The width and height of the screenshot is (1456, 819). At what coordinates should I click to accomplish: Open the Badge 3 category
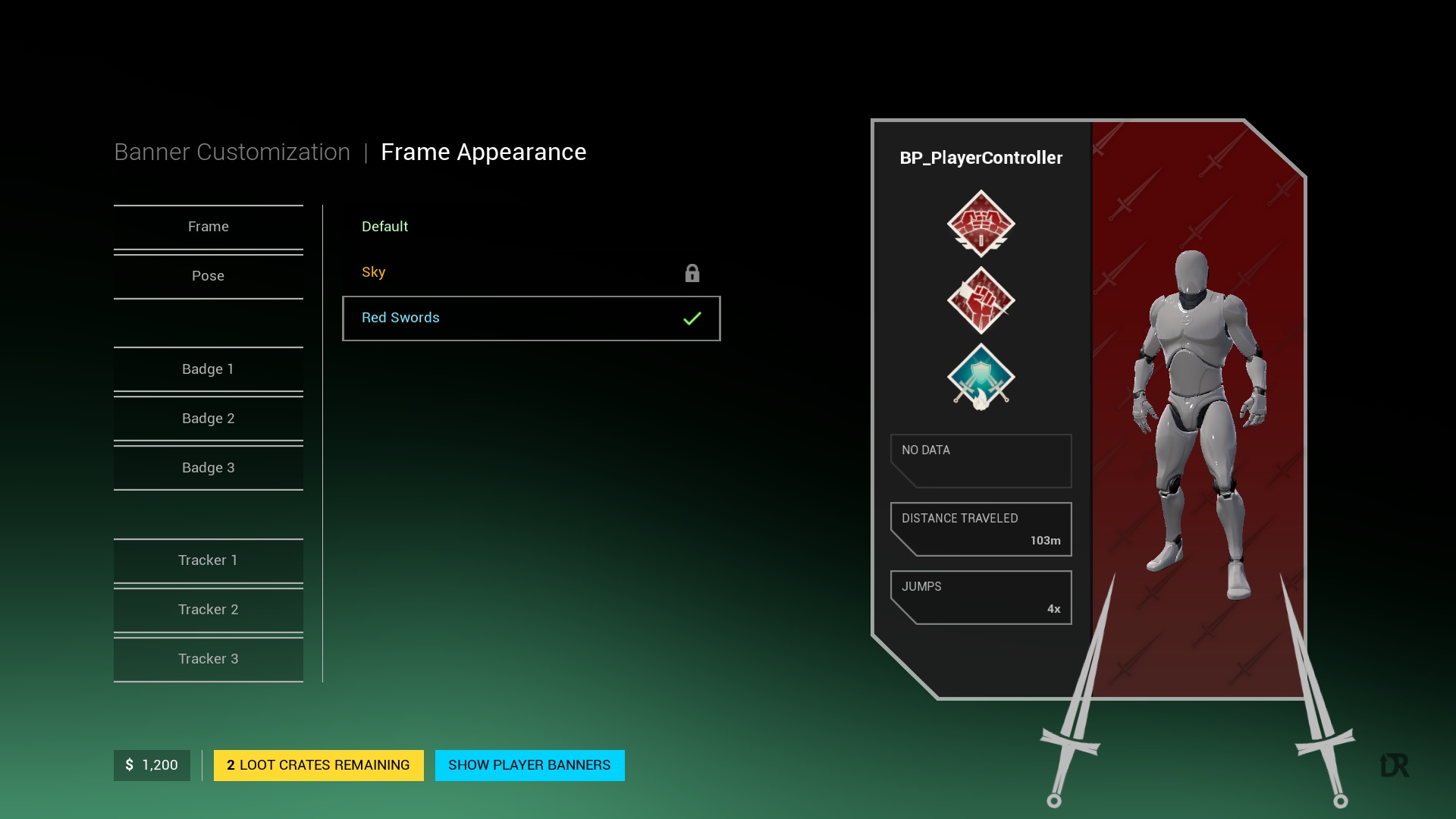[x=208, y=468]
